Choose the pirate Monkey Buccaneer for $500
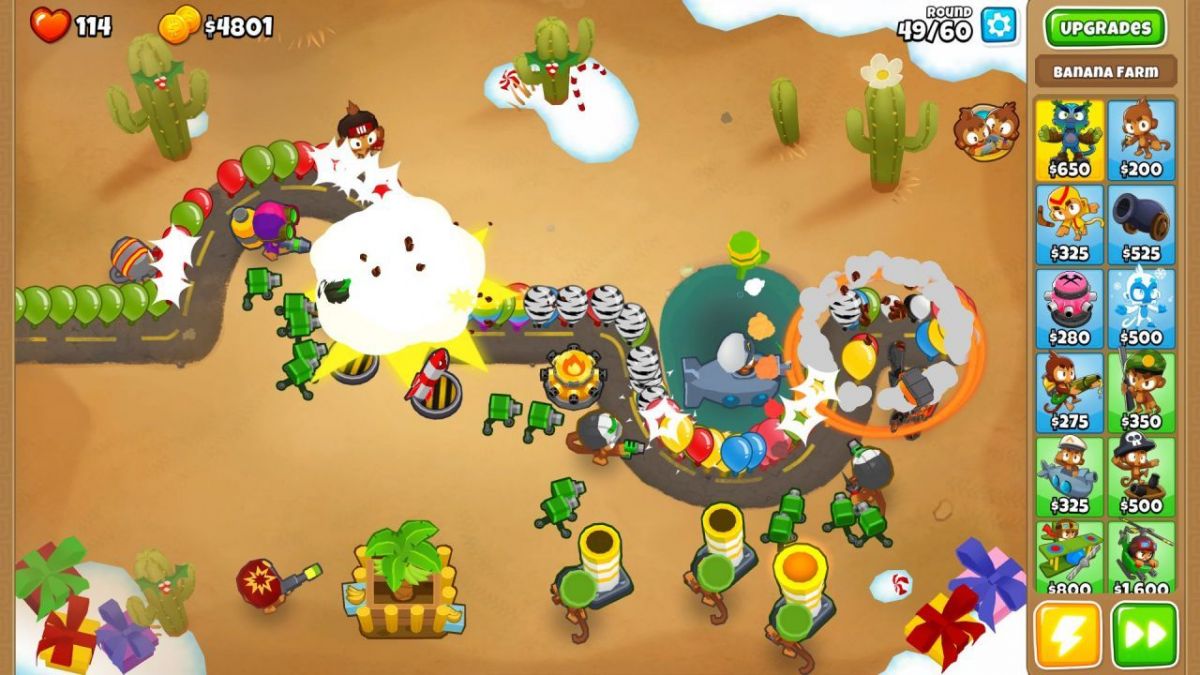Viewport: 1200px width, 675px height. pos(1141,475)
